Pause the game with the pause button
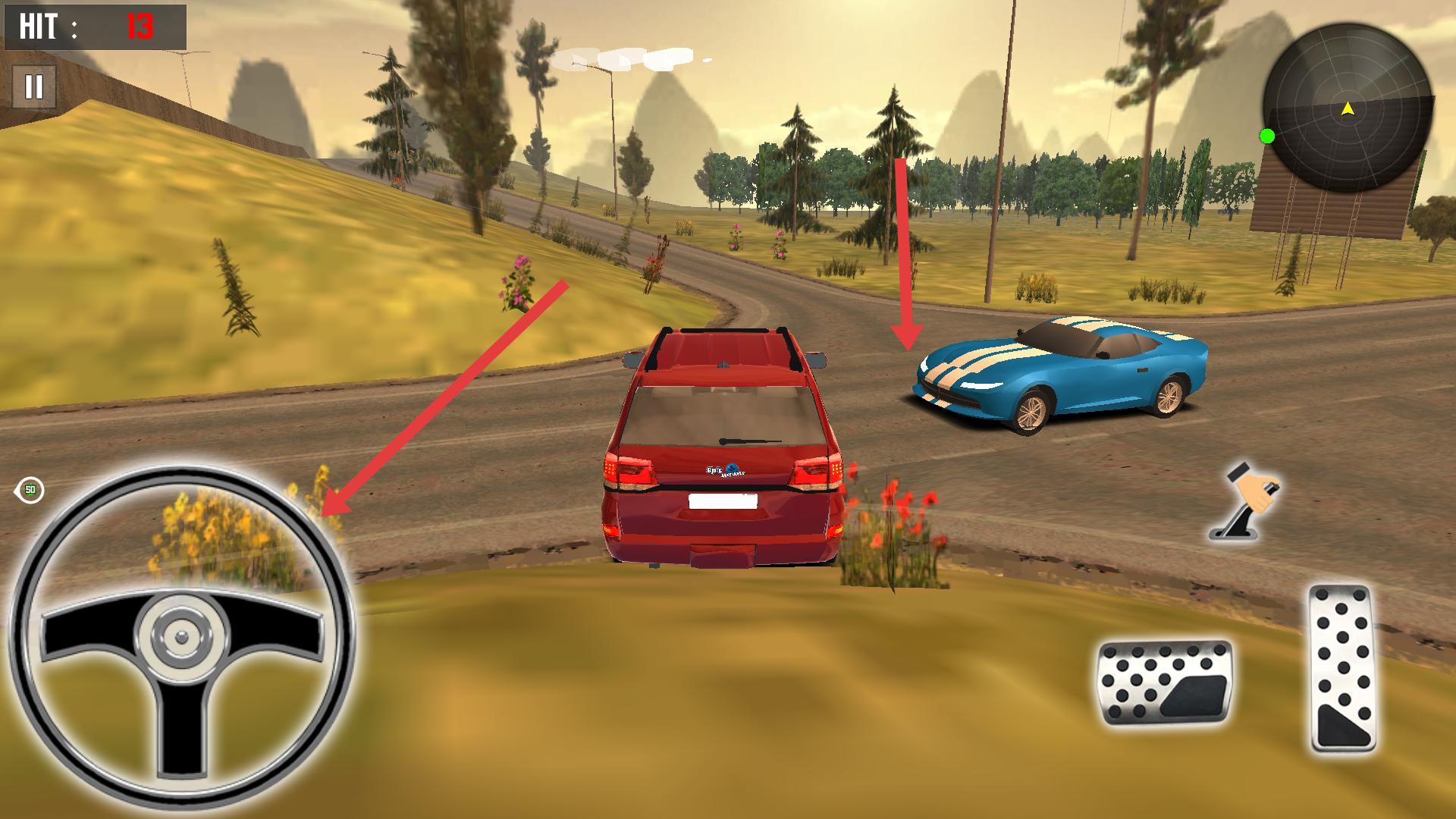This screenshot has height=819, width=1456. click(34, 87)
